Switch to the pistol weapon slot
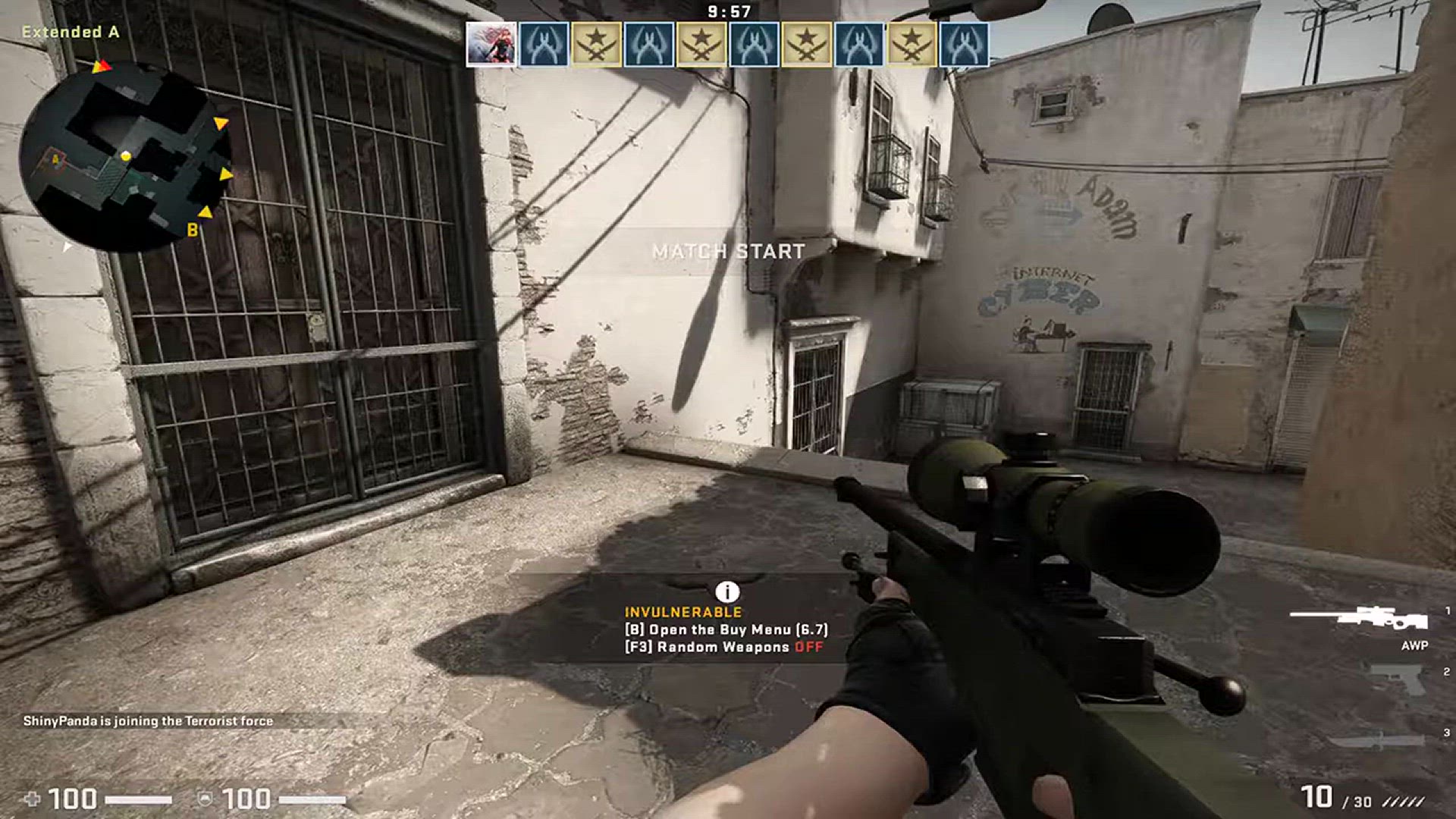The image size is (1456, 819). [1398, 679]
